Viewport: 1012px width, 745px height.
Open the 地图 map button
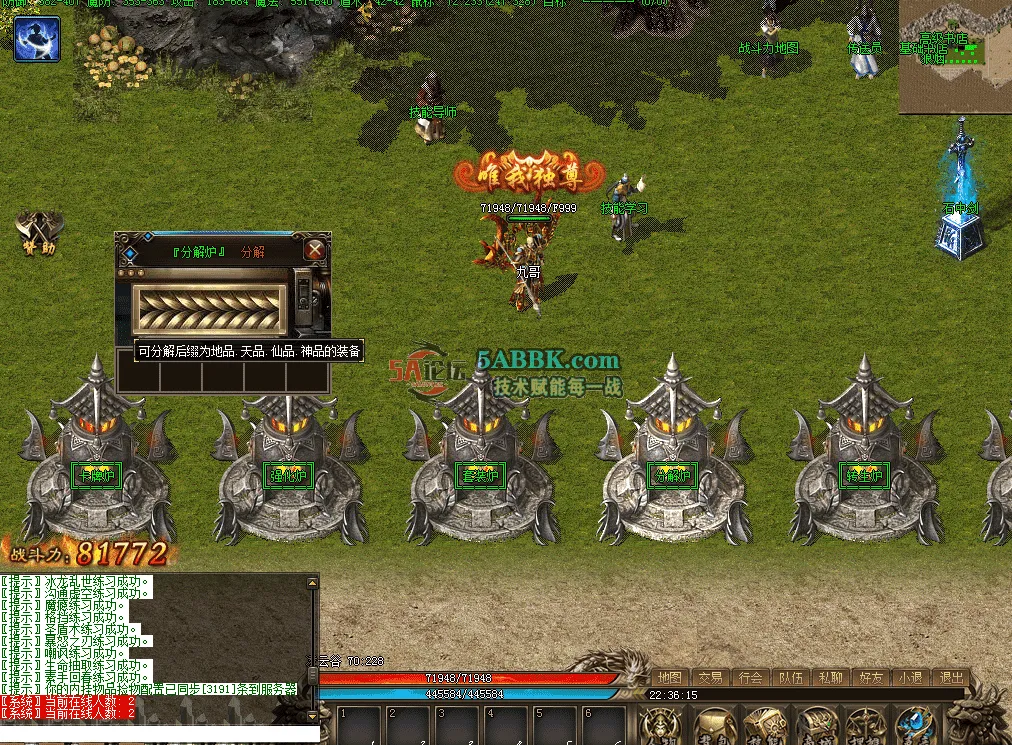click(x=670, y=677)
